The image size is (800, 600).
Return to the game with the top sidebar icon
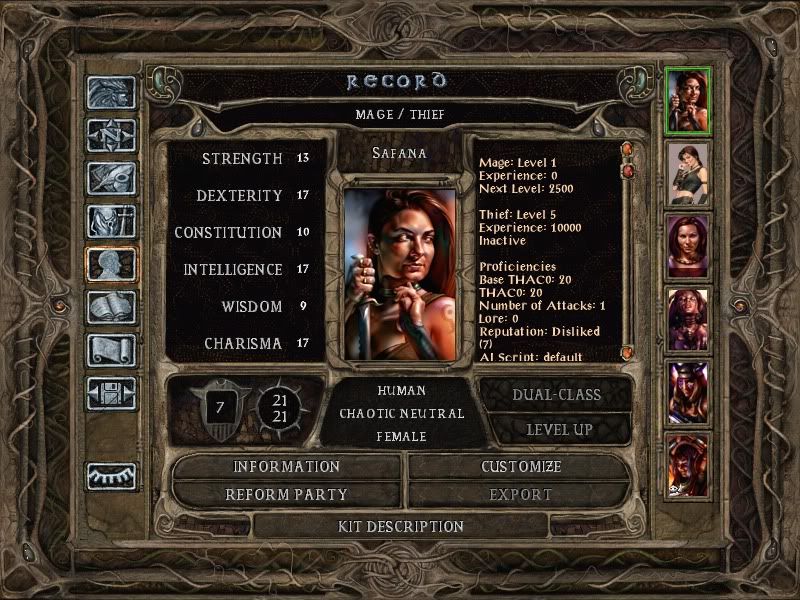[111, 92]
